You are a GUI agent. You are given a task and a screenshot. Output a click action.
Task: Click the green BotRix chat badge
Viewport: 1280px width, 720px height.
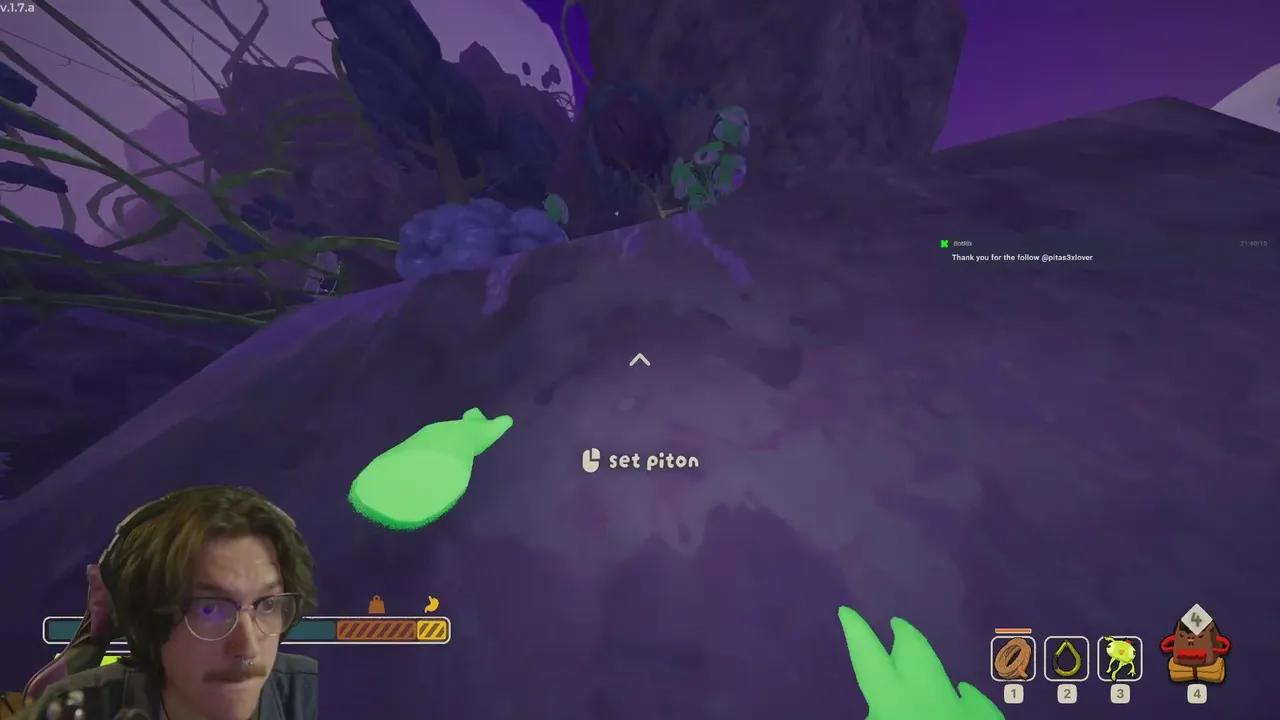click(944, 243)
